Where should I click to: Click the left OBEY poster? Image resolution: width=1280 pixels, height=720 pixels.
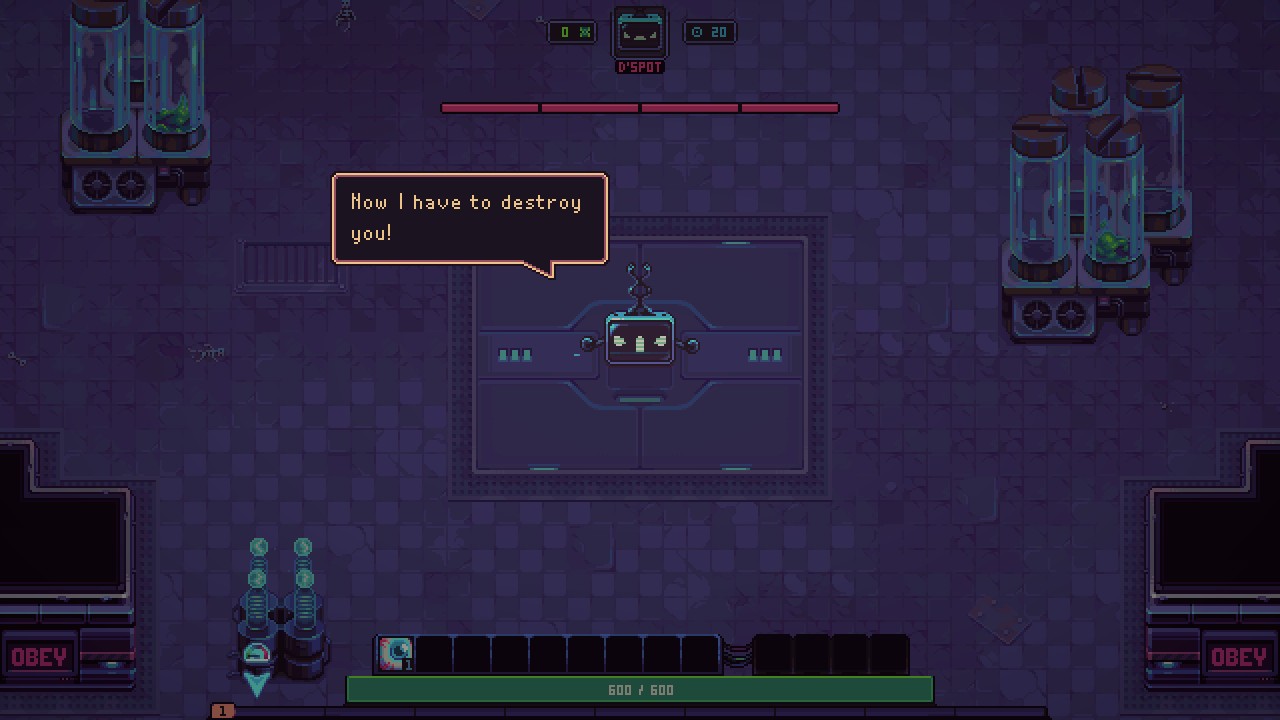coord(40,657)
